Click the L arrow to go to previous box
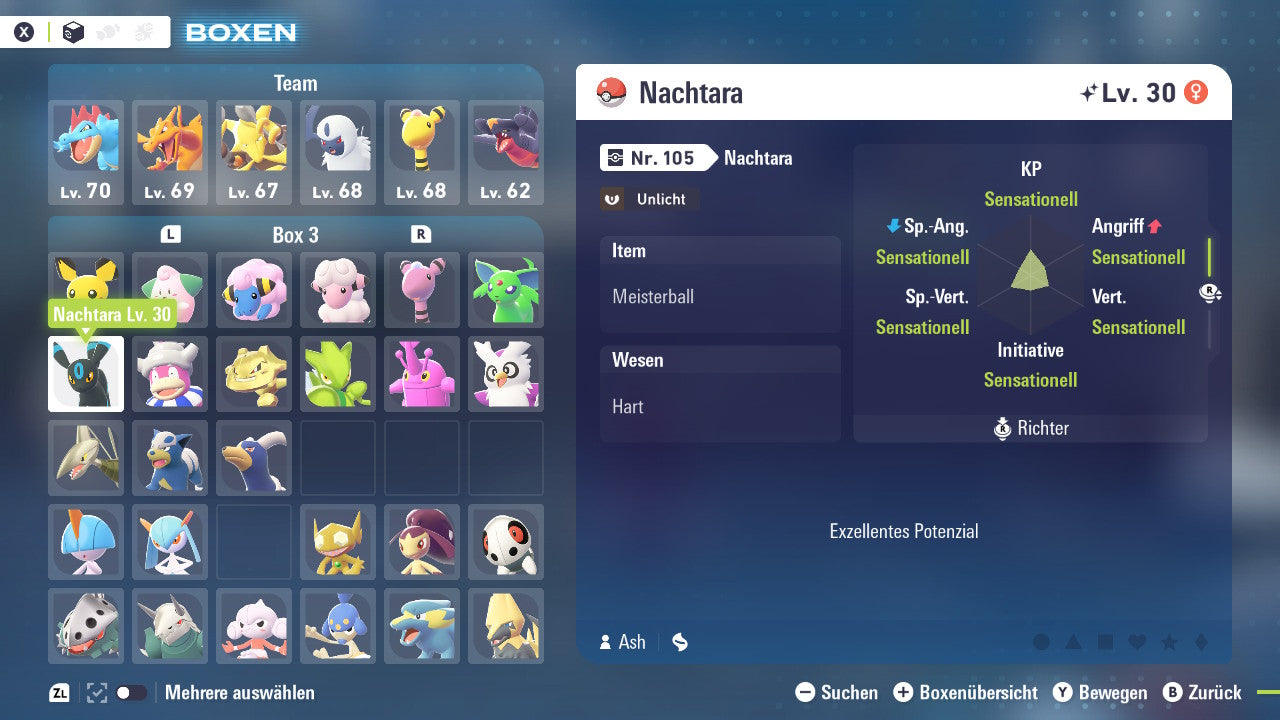Screen dimensions: 1280x720 170,233
